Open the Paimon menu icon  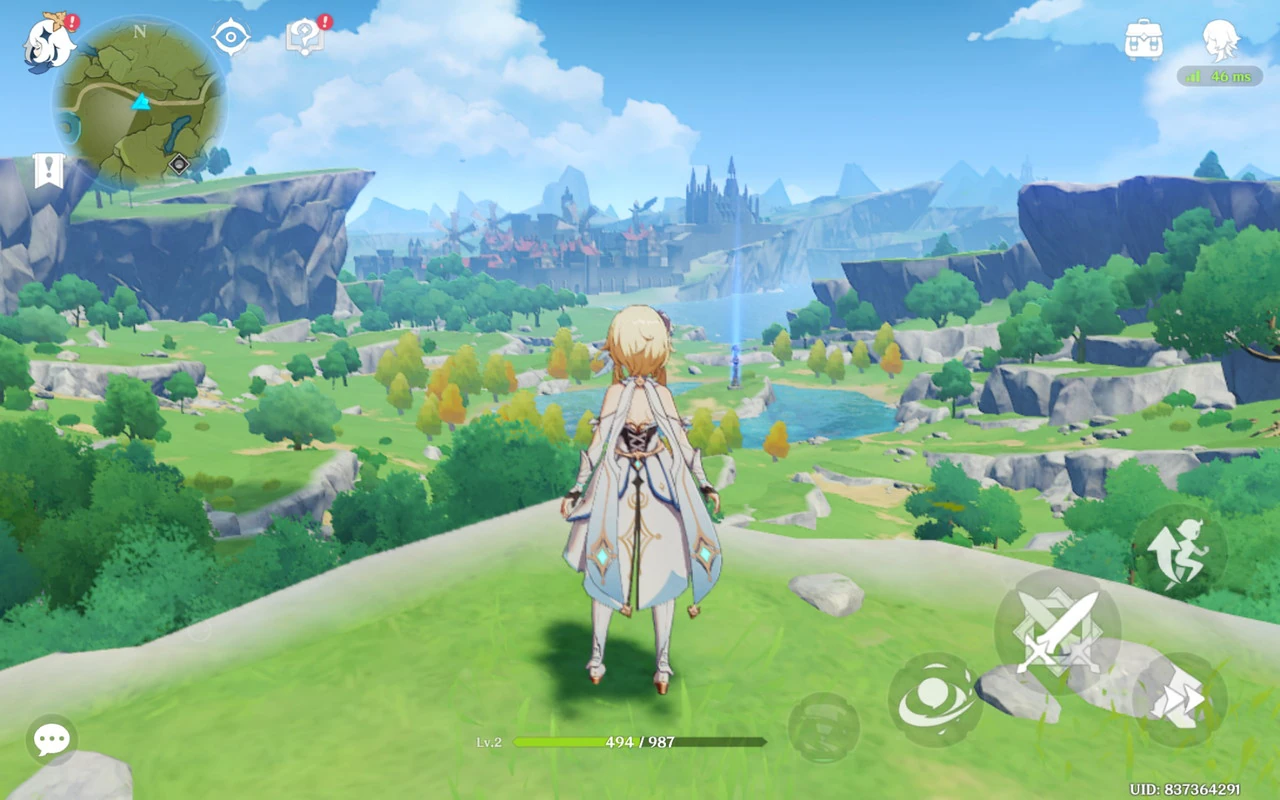click(x=50, y=45)
